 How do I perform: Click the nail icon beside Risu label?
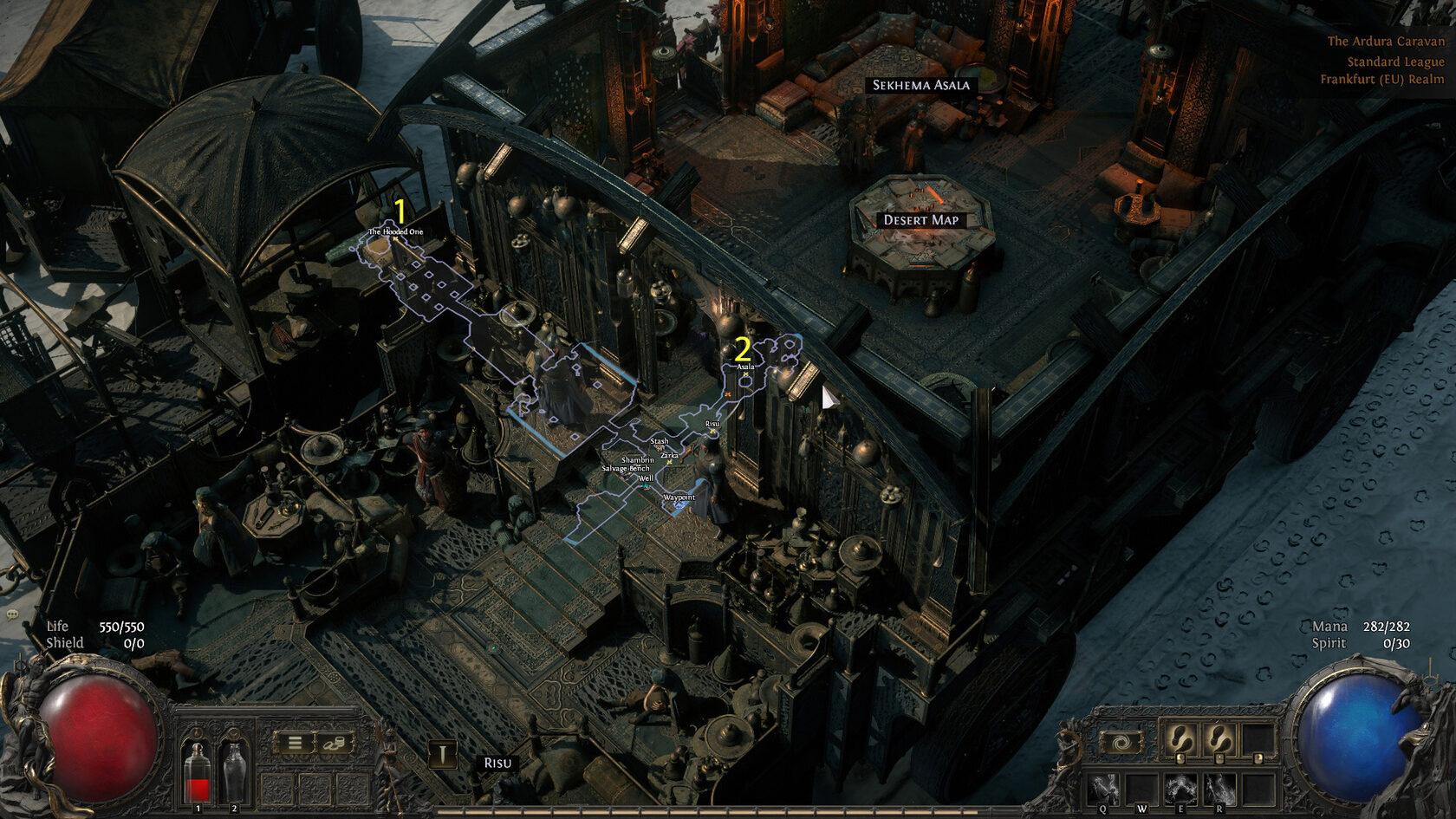tap(443, 755)
